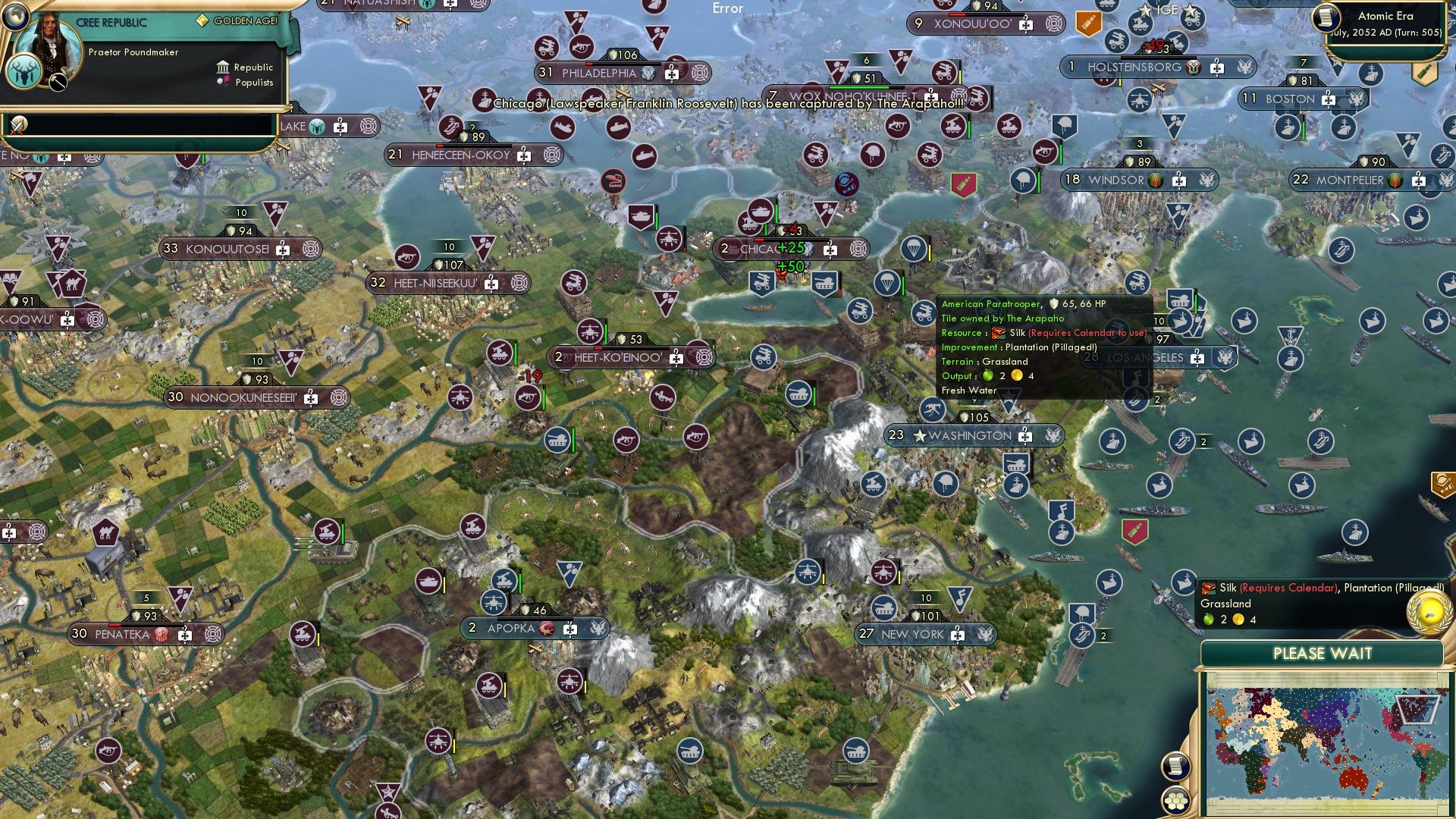Image resolution: width=1456 pixels, height=819 pixels.
Task: Click the orange shield notification near Holsteinsborg
Action: [1088, 23]
